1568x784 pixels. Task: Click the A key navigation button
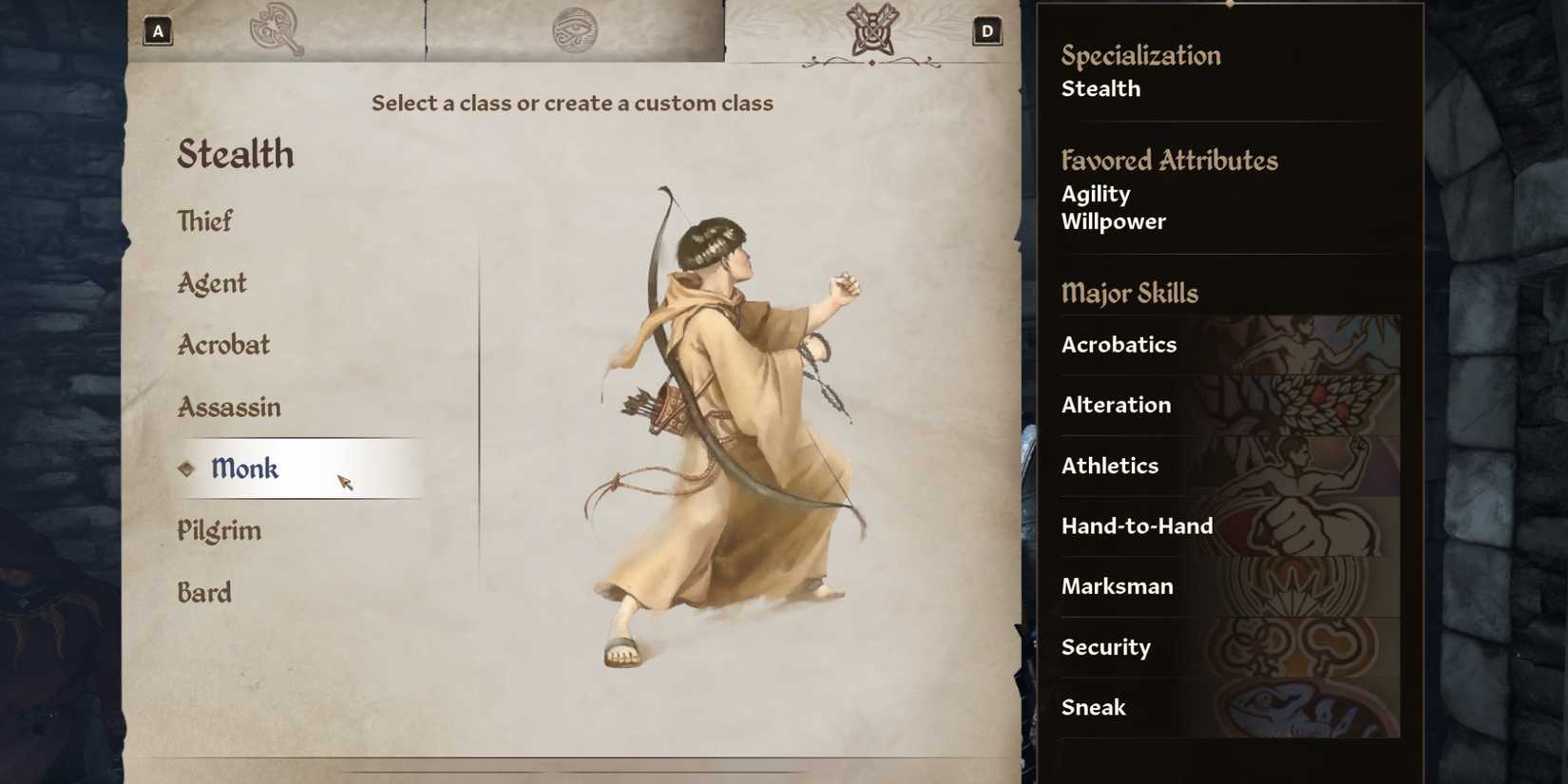(x=158, y=30)
